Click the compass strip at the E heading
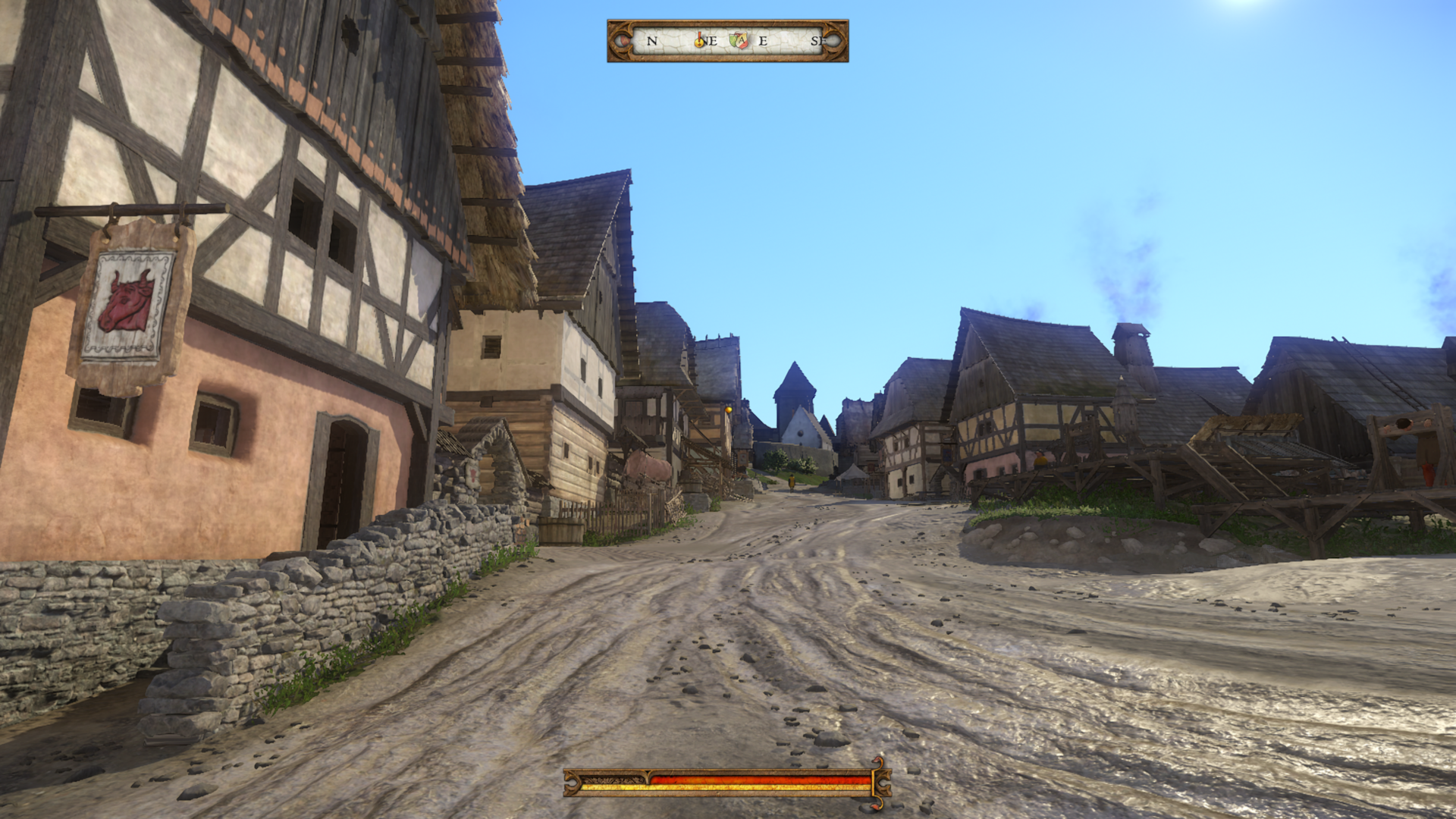 pos(763,41)
